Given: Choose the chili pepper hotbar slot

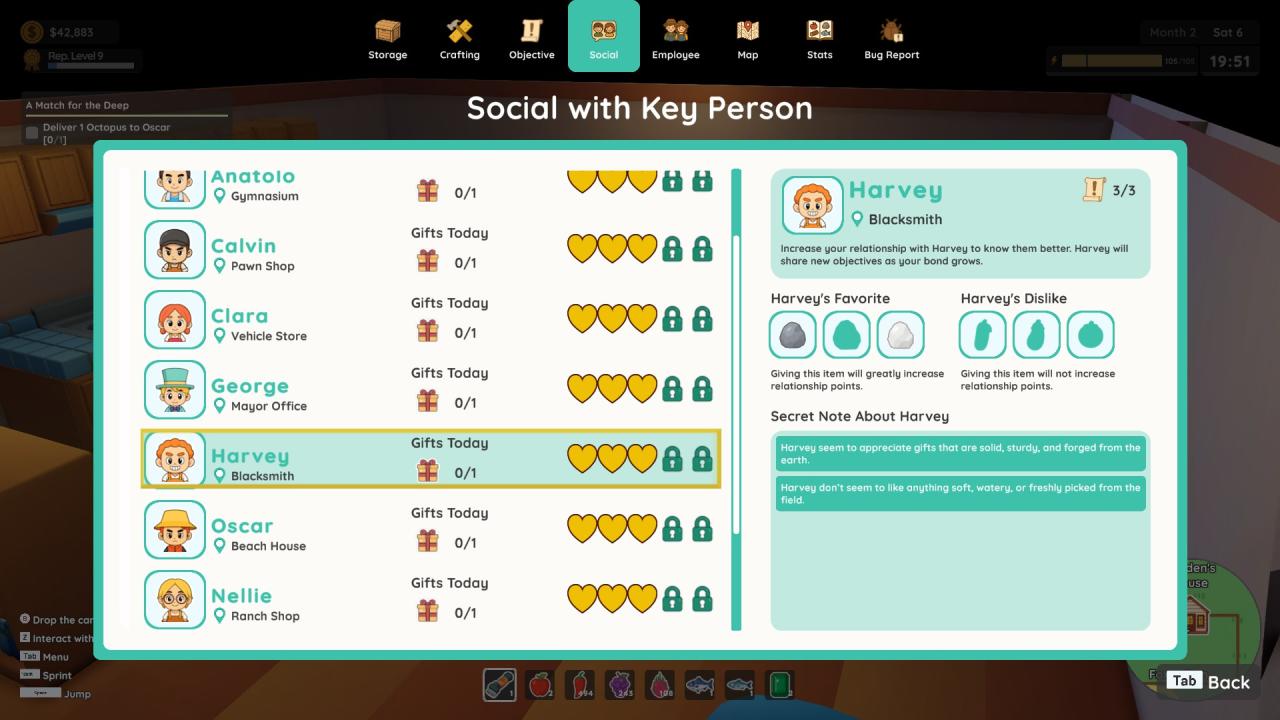Looking at the screenshot, I should coord(580,685).
